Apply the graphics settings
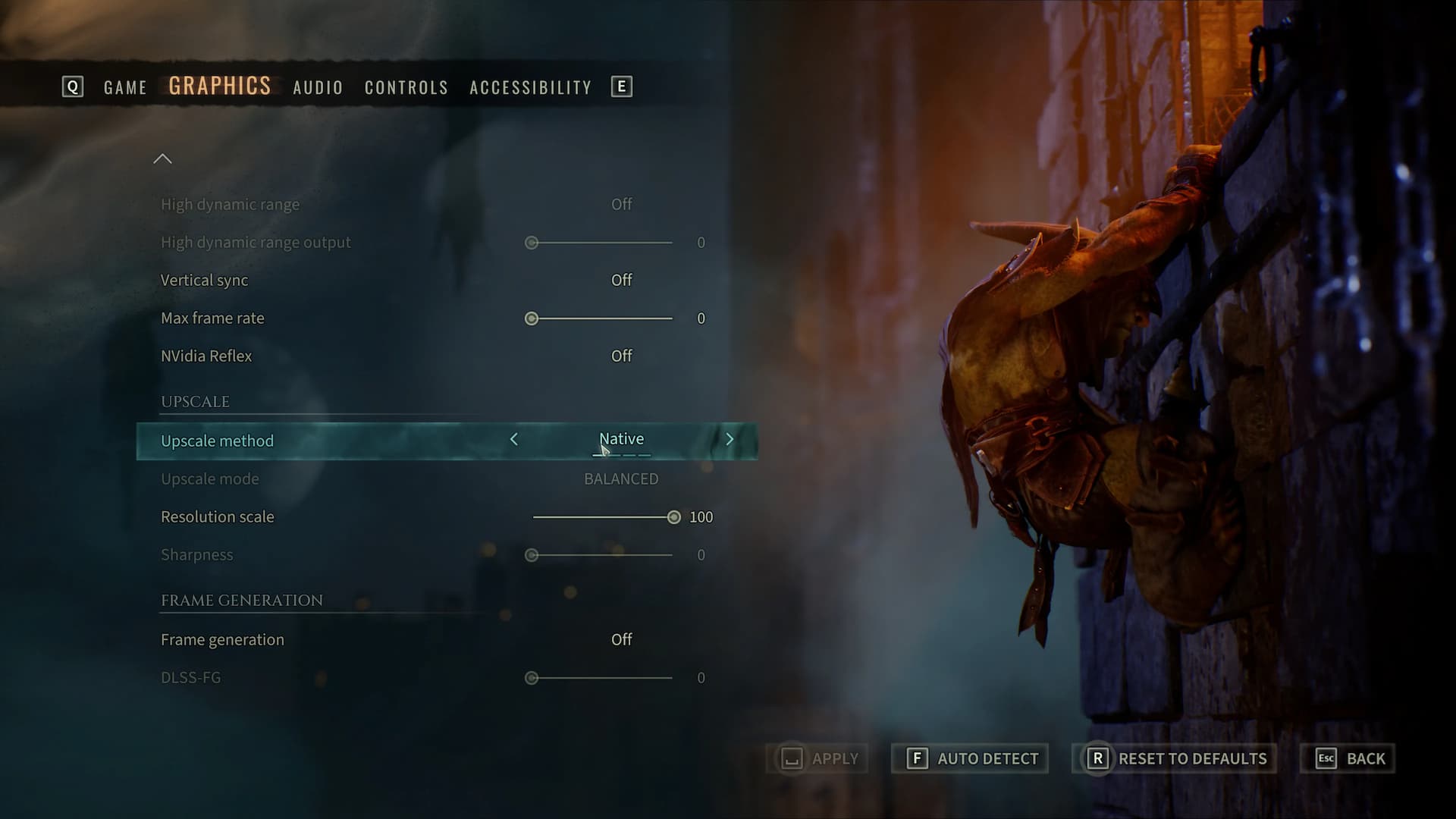 [x=817, y=758]
